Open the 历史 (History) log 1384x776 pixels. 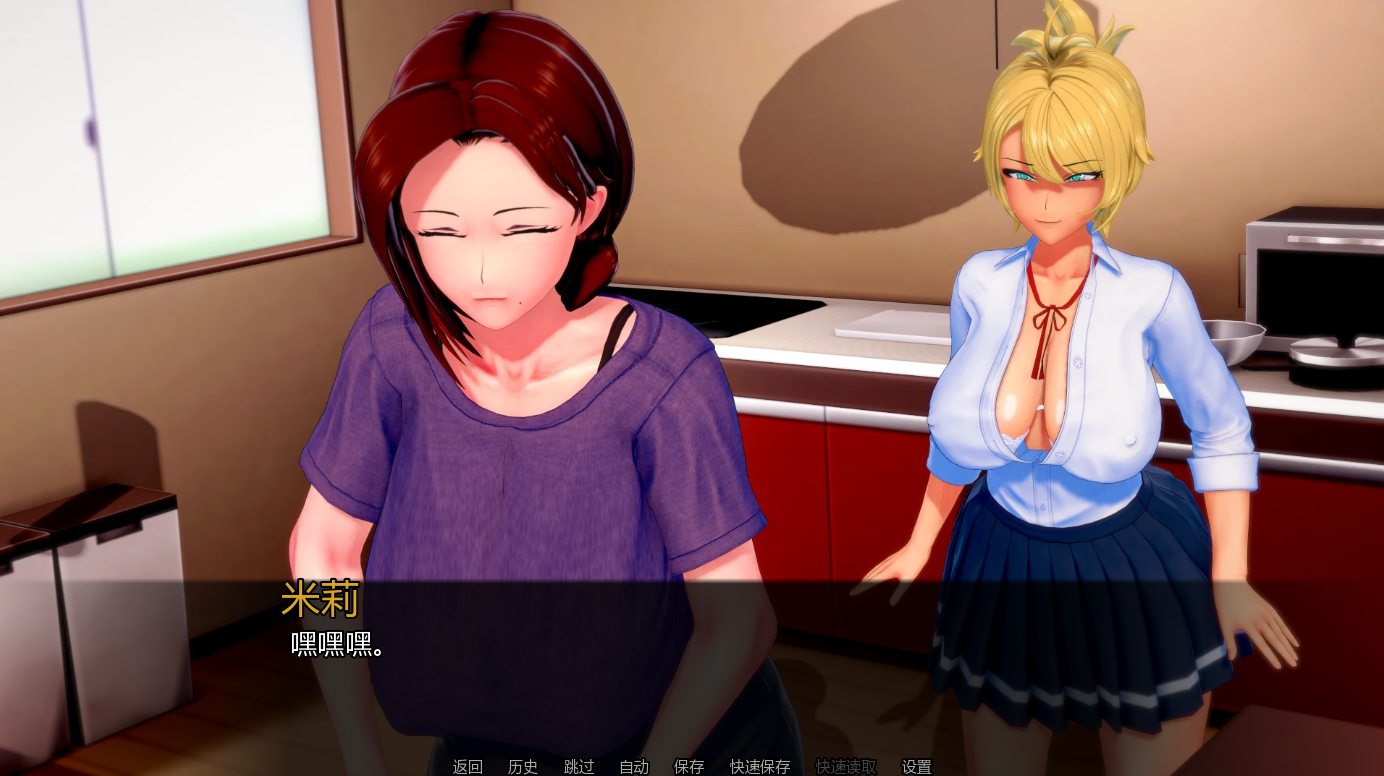tap(523, 767)
